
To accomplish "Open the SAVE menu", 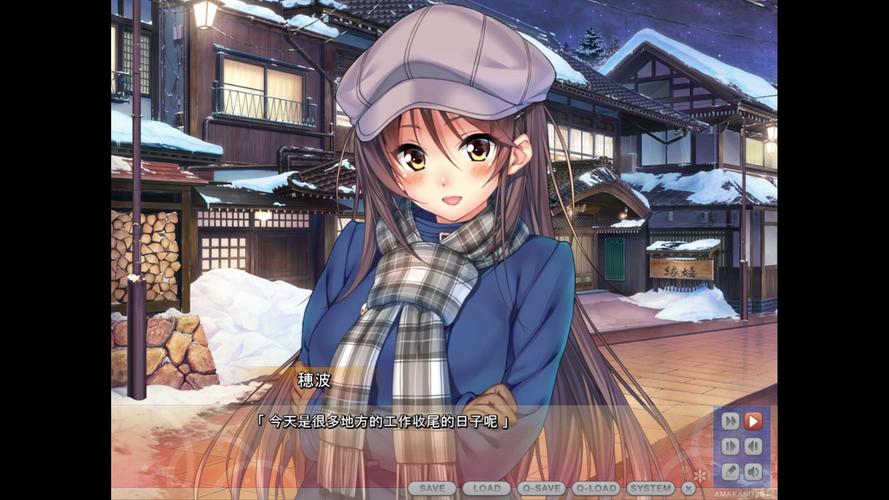I will point(432,488).
